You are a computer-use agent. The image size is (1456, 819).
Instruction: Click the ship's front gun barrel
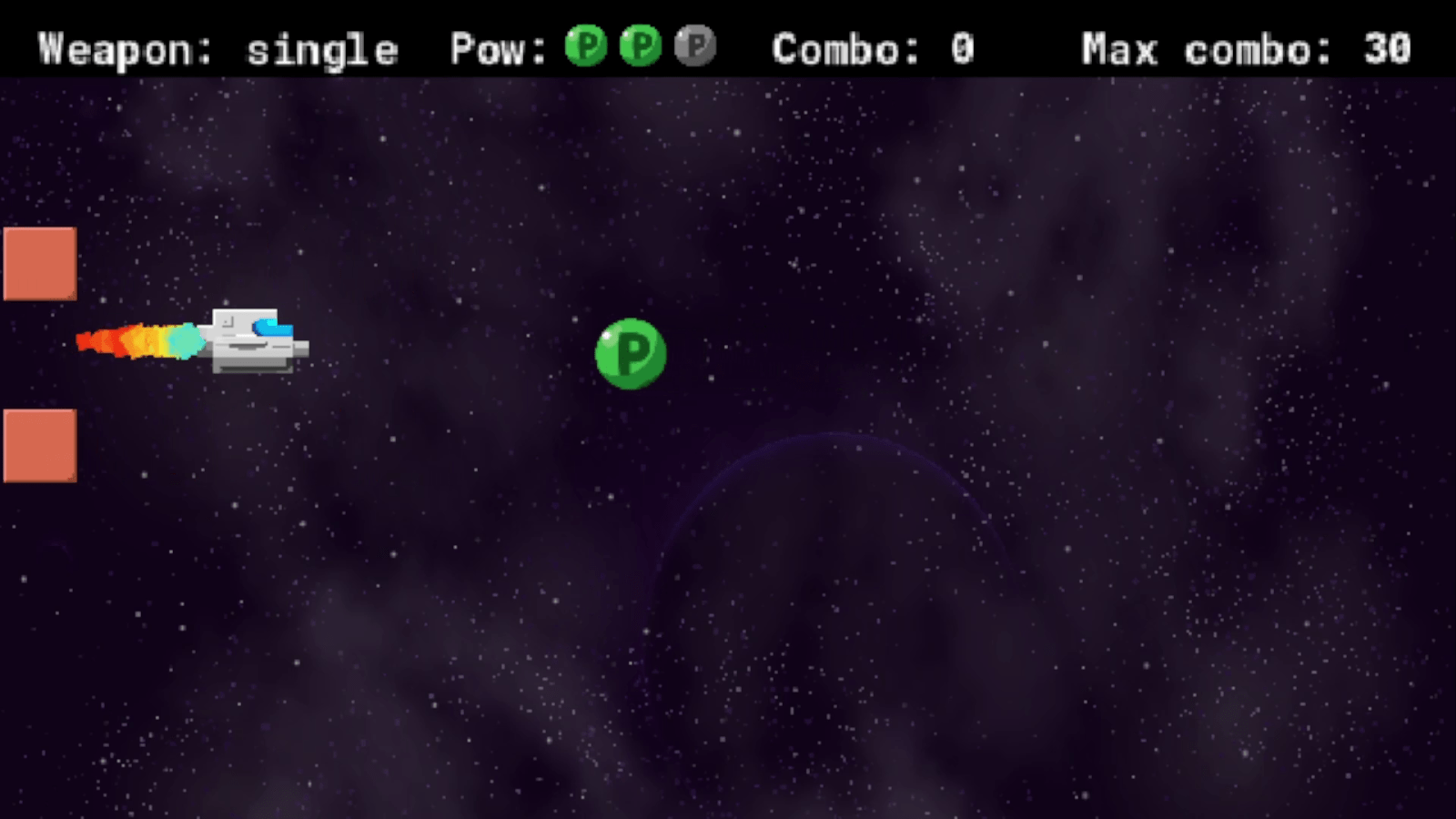[300, 348]
